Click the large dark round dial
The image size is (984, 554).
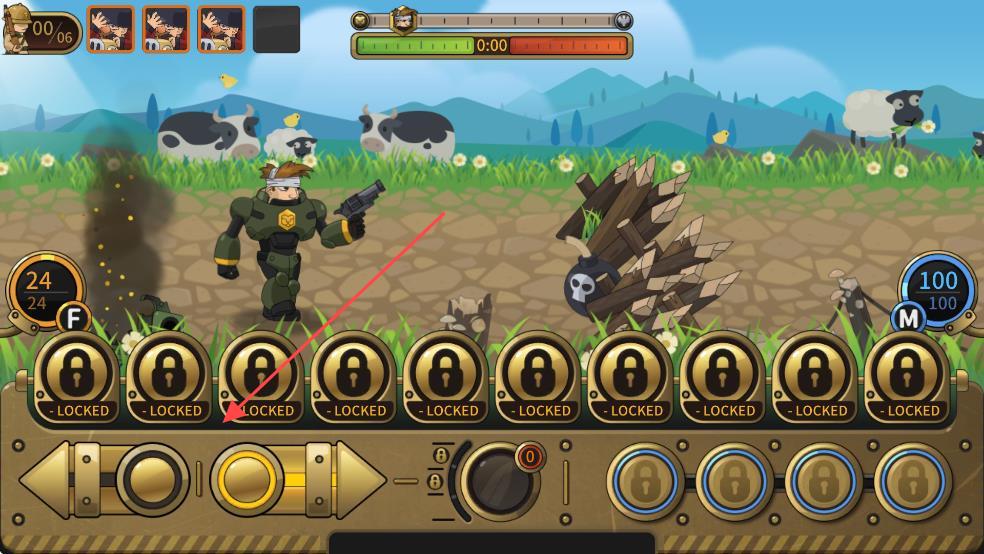(497, 481)
